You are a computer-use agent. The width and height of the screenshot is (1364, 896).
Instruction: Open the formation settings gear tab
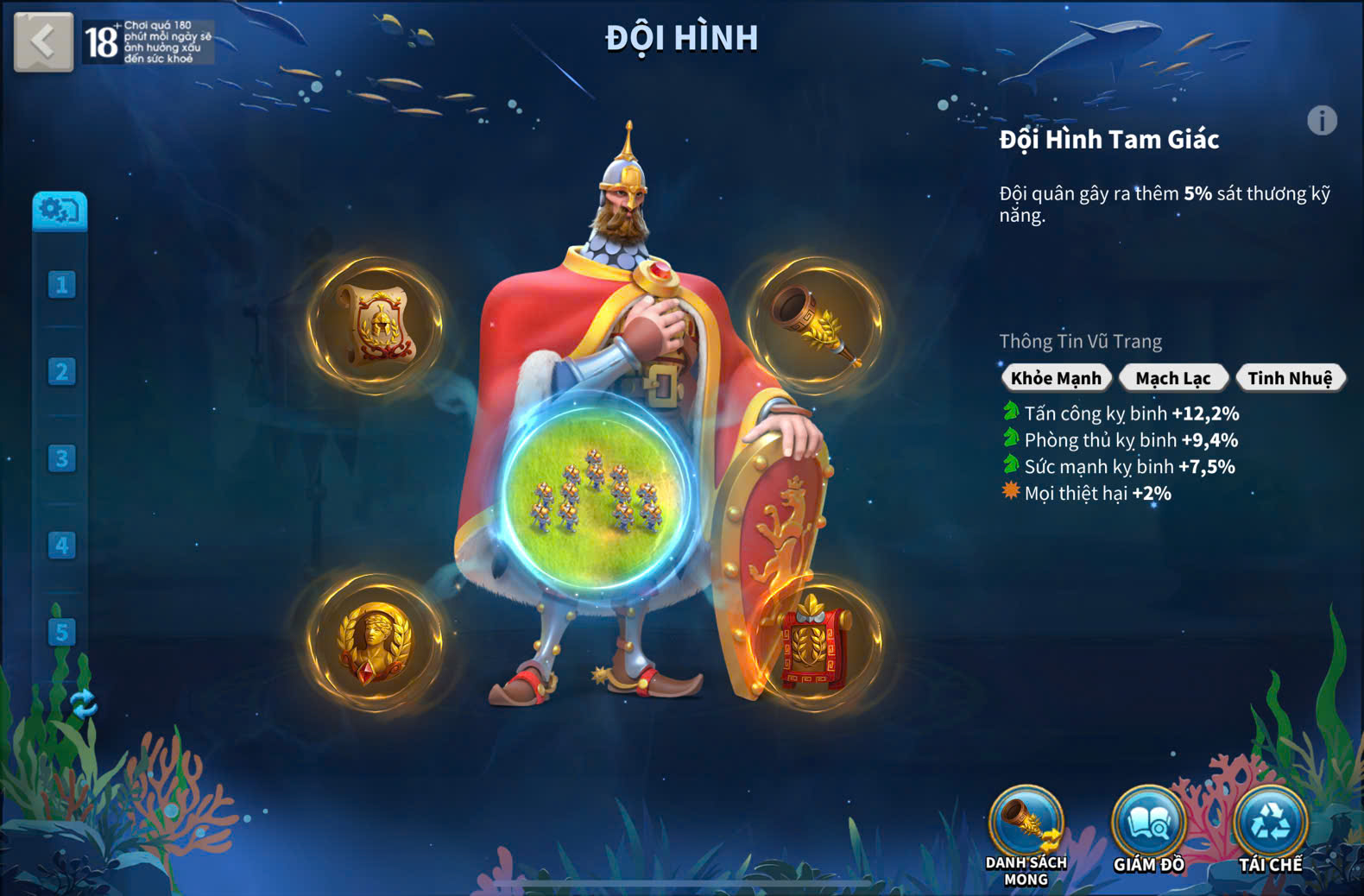(60, 210)
